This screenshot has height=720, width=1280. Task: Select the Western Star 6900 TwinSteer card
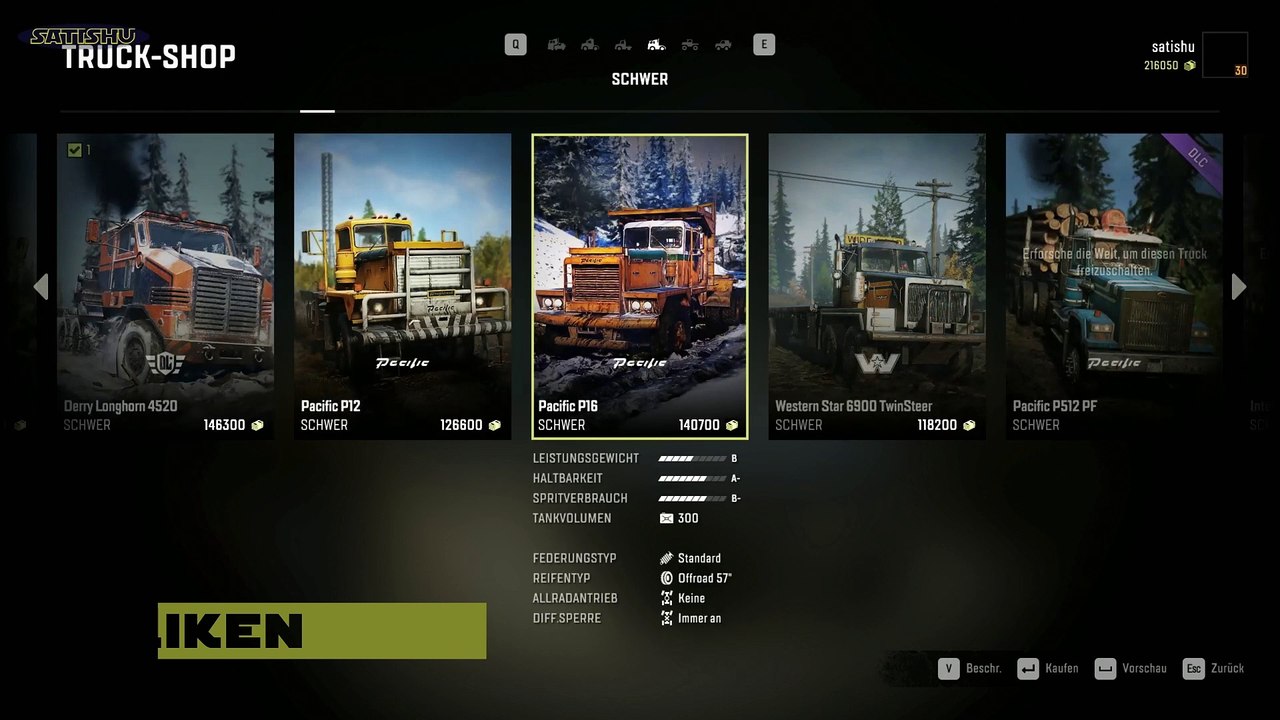click(x=877, y=286)
